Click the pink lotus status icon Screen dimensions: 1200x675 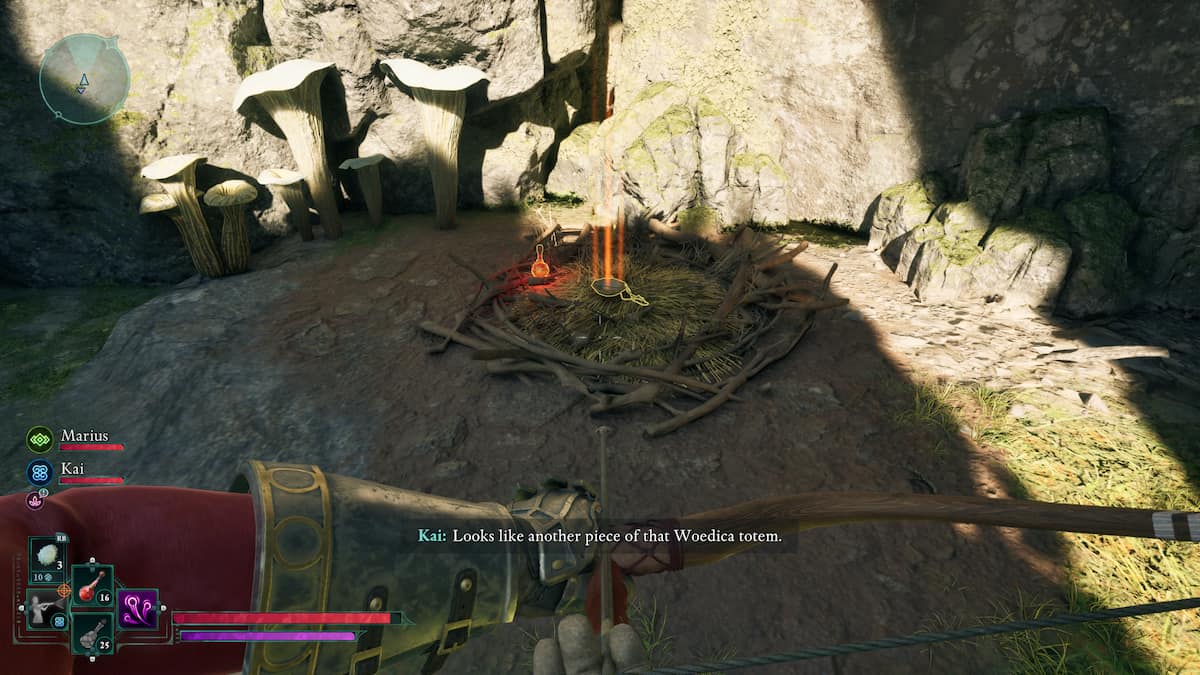pyautogui.click(x=36, y=500)
